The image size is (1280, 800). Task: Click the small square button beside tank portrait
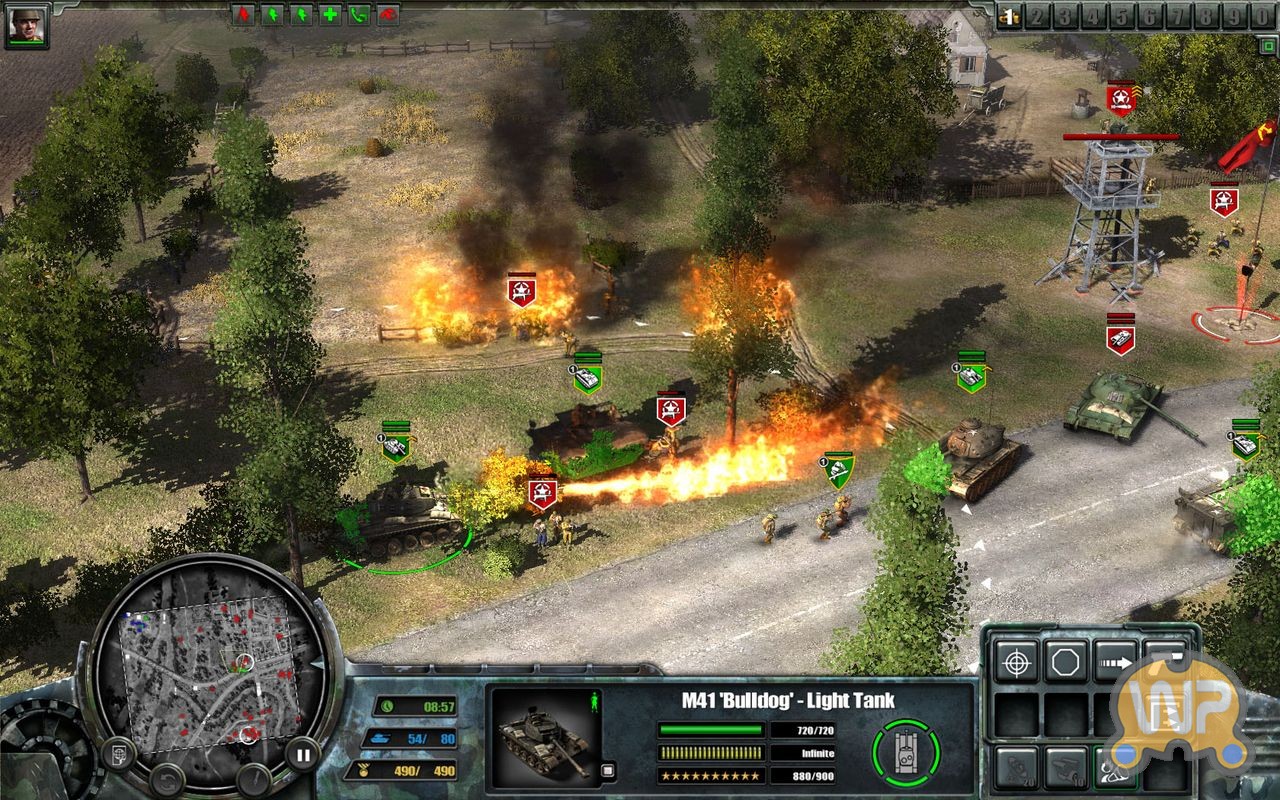tap(608, 770)
